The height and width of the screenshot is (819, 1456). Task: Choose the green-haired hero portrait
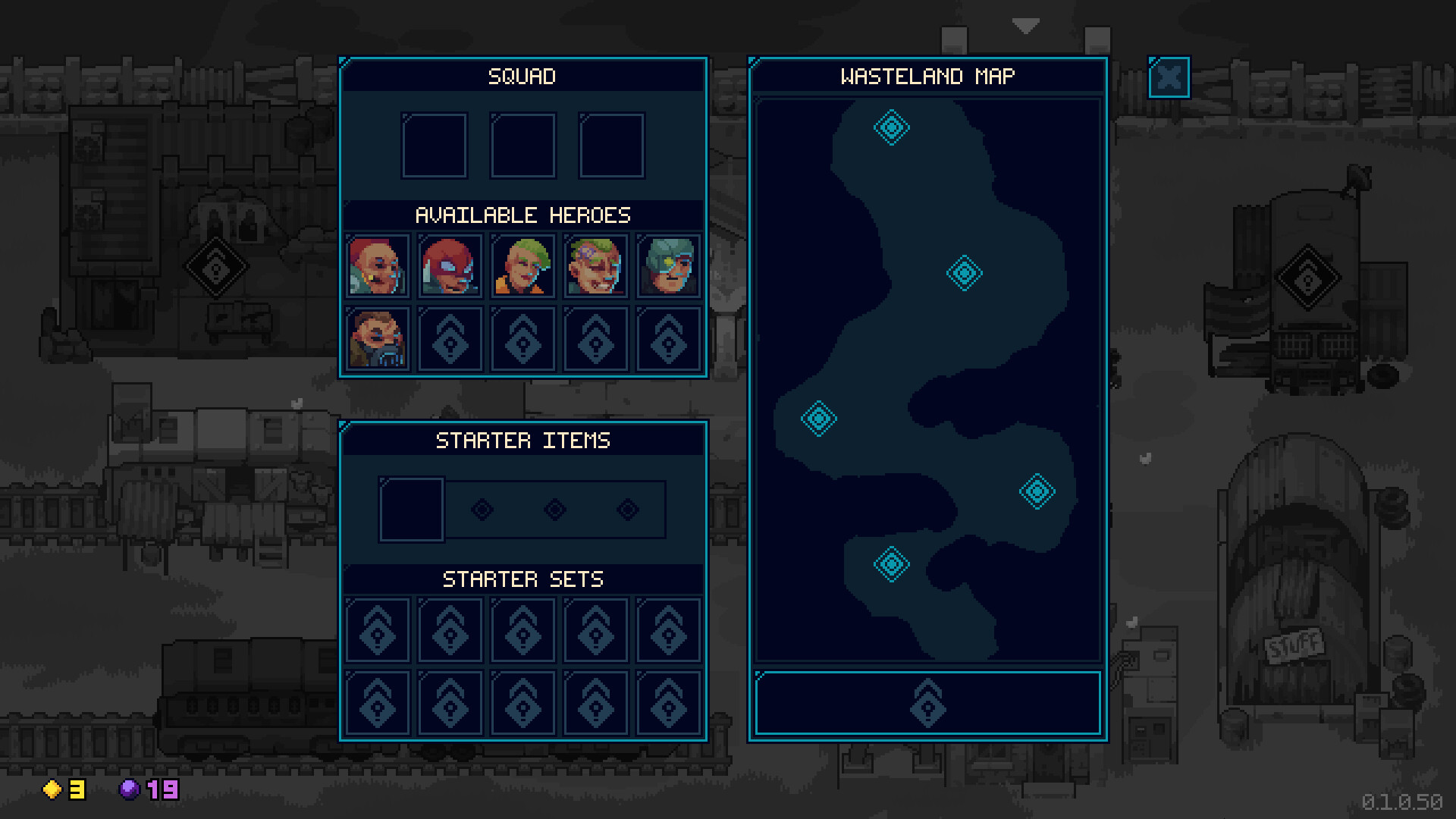point(522,267)
